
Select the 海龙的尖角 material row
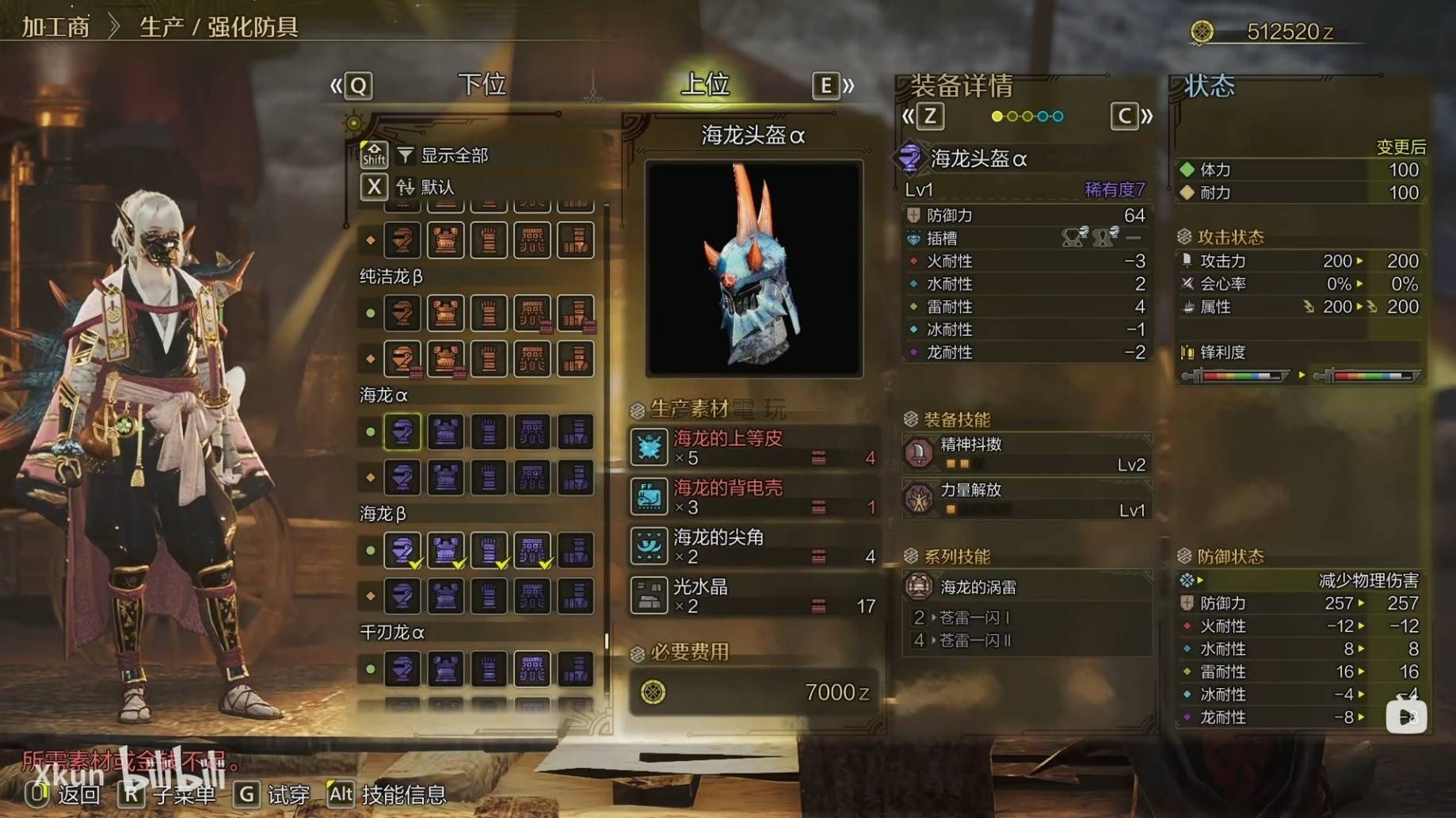[x=753, y=546]
